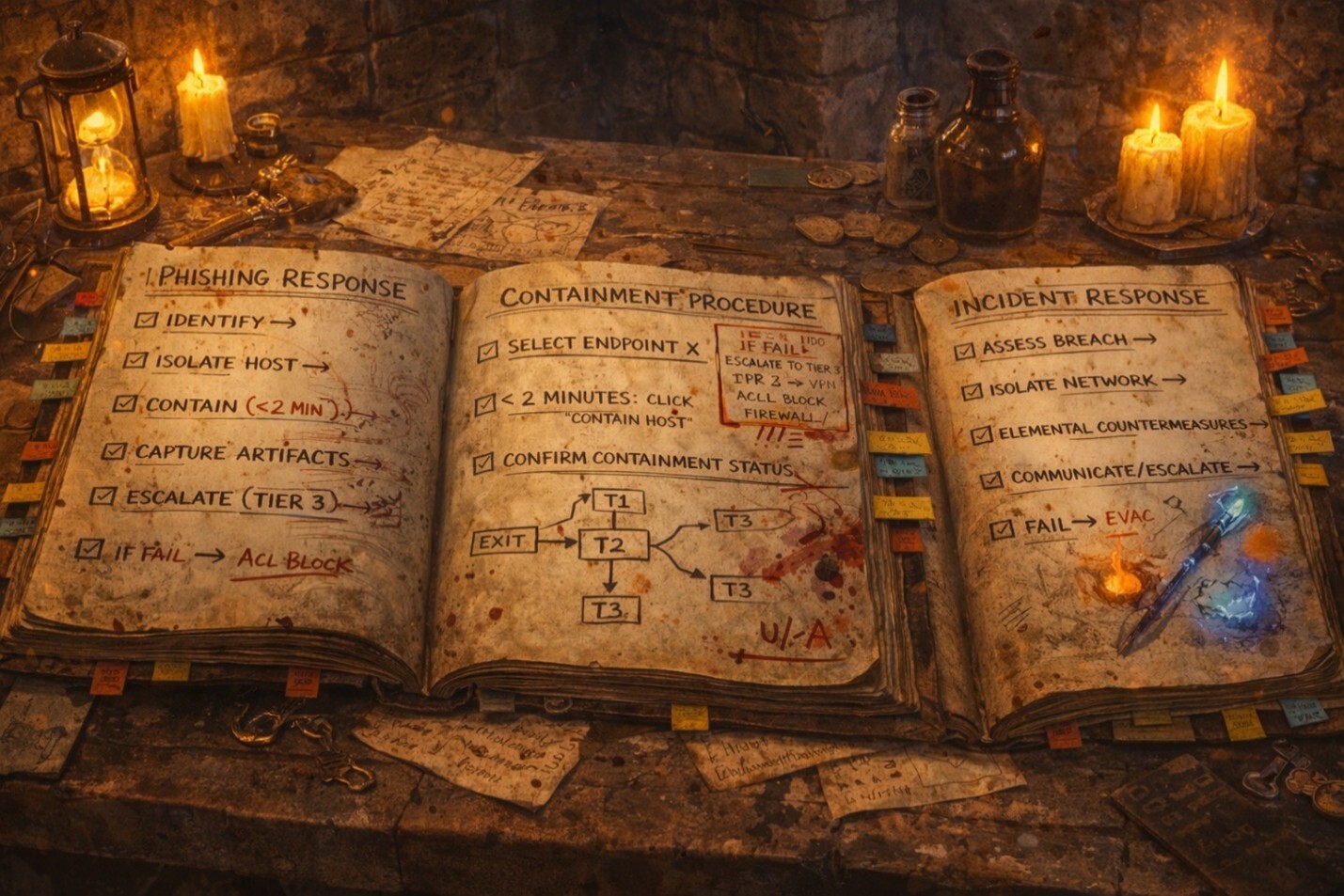Toggle the Escalate (Tier 3) checkbox
Viewport: 1344px width, 896px height.
(x=103, y=496)
